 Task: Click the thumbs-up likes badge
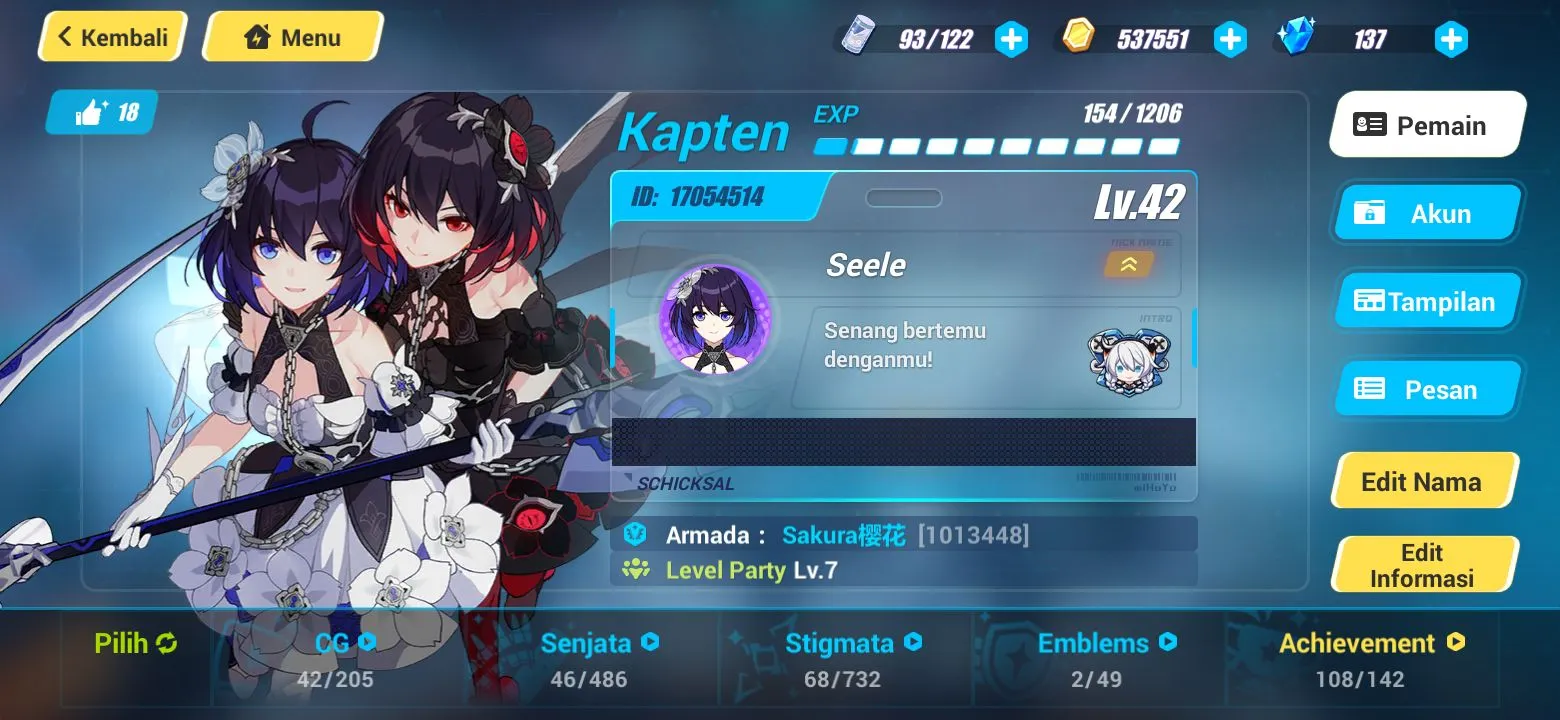(104, 113)
